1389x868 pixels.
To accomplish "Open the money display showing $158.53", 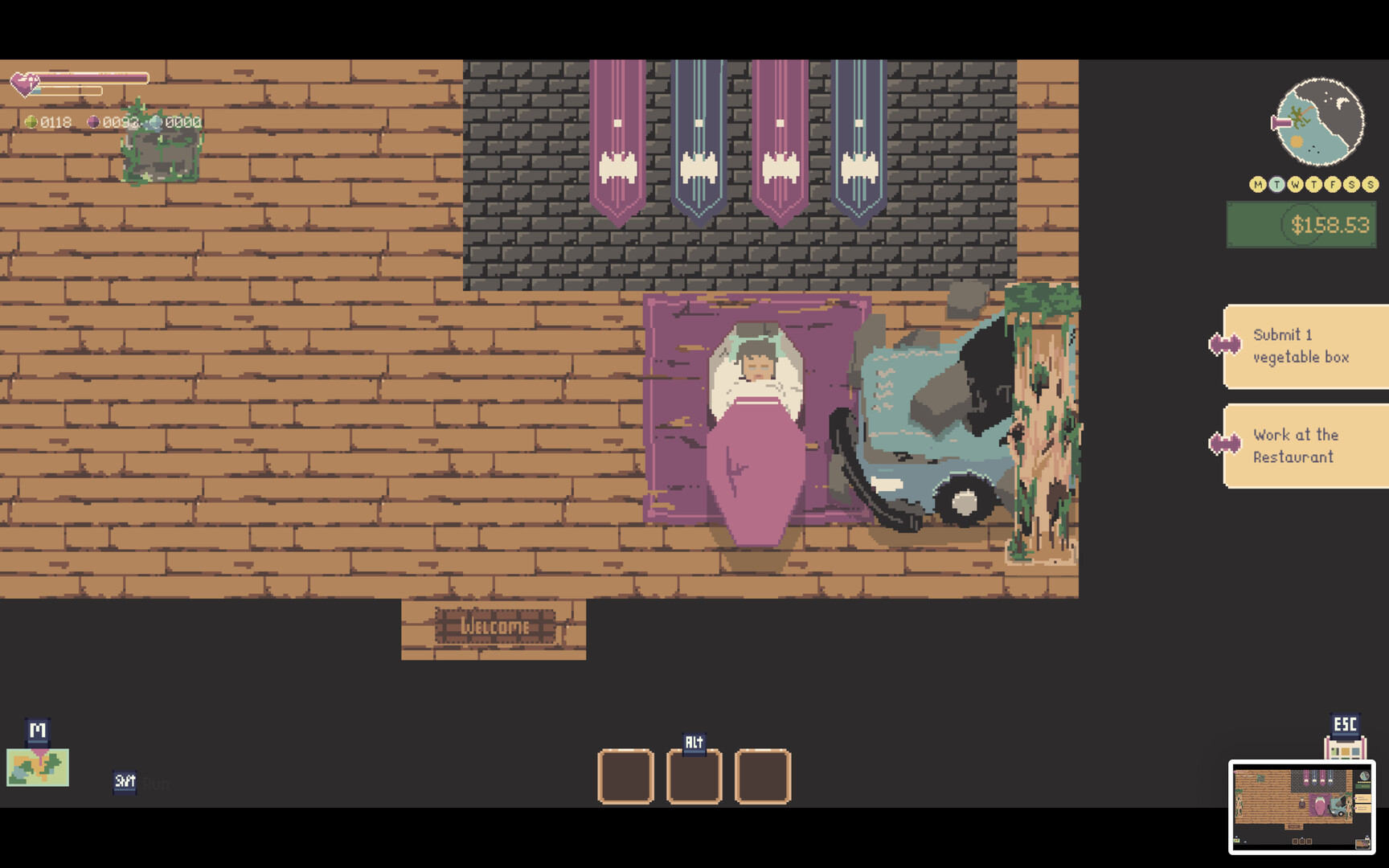I will [x=1302, y=224].
